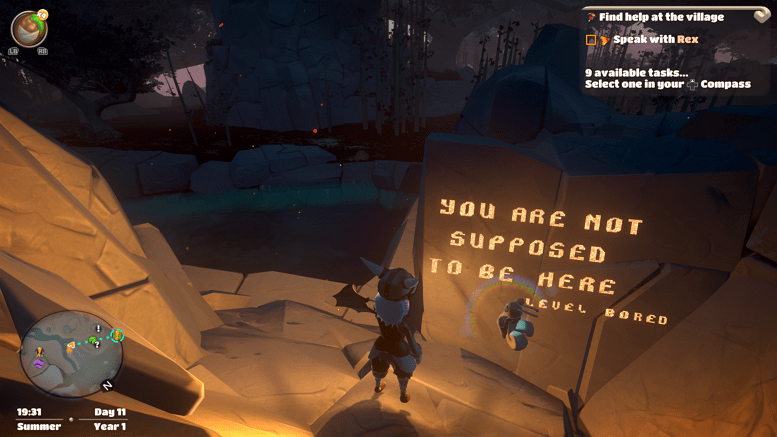
Task: Select the 'Speak with Rex' objective
Action: pos(655,40)
